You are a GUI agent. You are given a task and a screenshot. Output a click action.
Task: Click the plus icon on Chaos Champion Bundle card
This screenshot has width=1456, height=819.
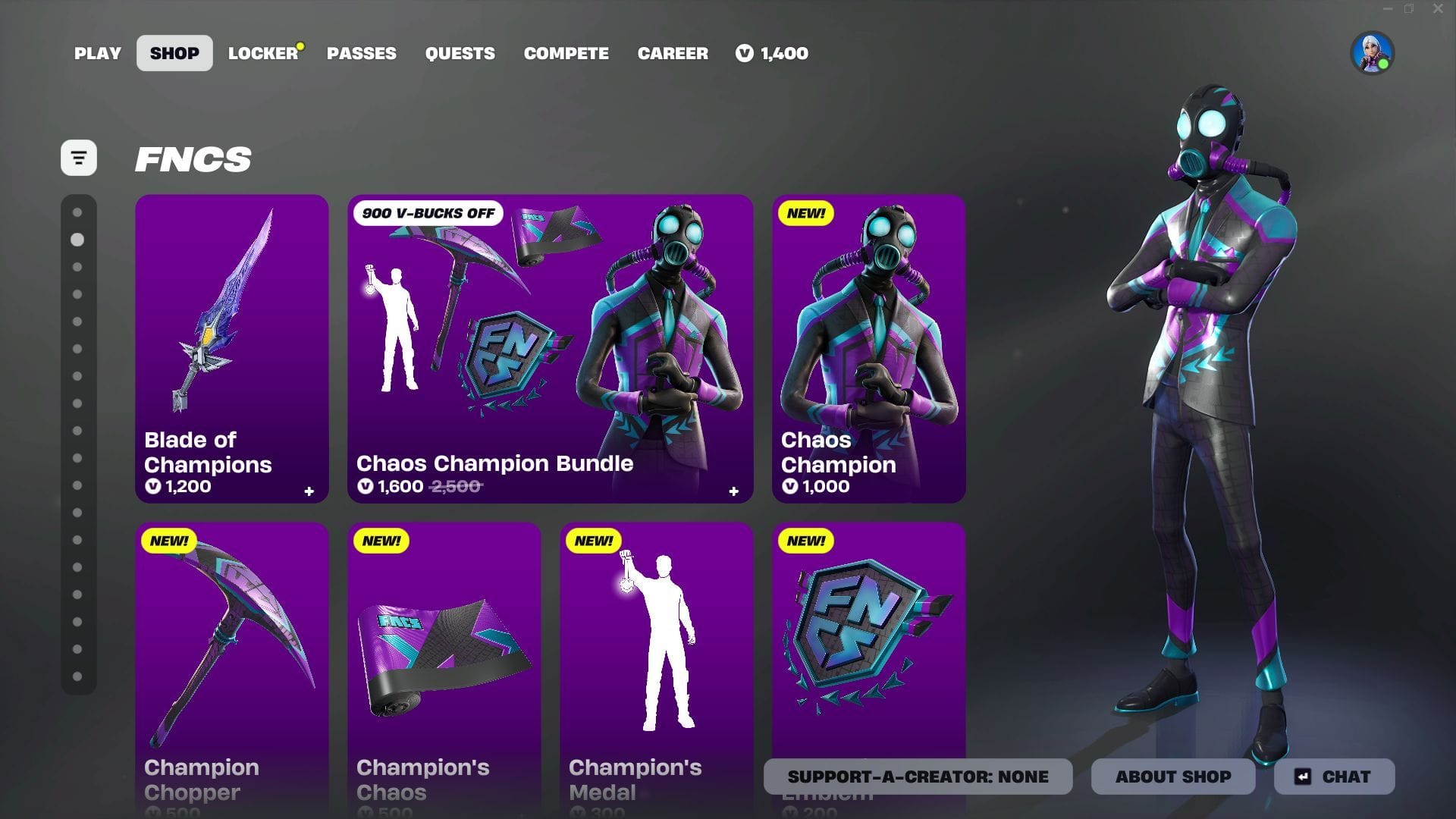tap(733, 491)
